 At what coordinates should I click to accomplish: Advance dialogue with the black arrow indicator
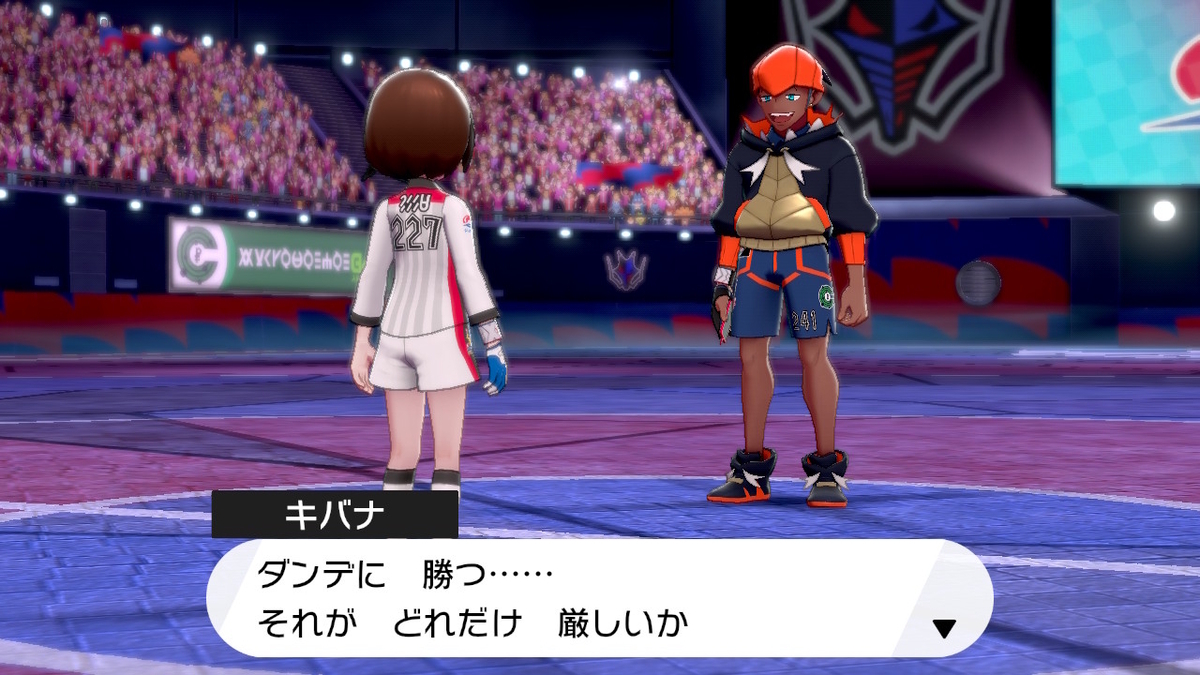point(943,628)
